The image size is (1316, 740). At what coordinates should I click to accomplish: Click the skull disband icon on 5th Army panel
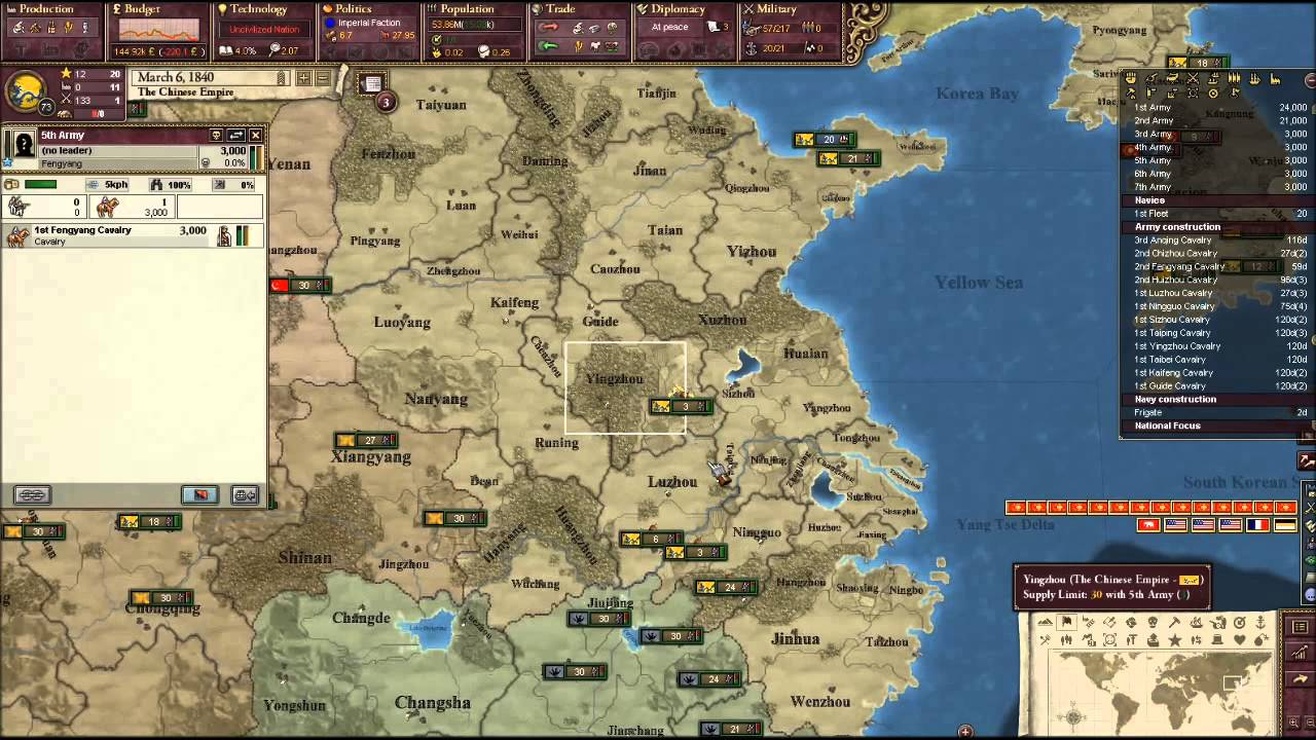click(216, 135)
